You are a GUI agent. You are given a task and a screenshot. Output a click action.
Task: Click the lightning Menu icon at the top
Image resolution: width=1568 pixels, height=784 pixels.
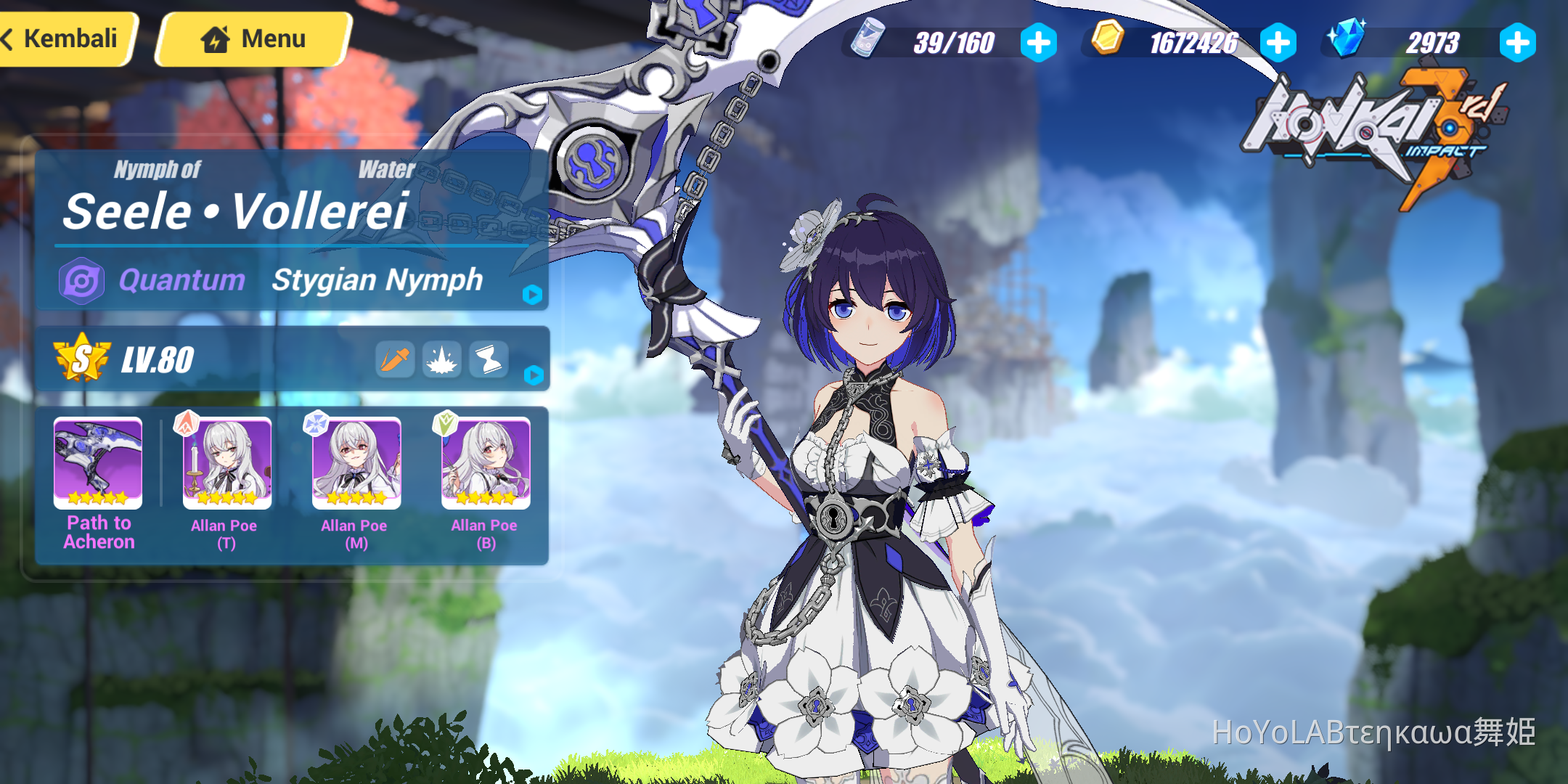point(216,38)
